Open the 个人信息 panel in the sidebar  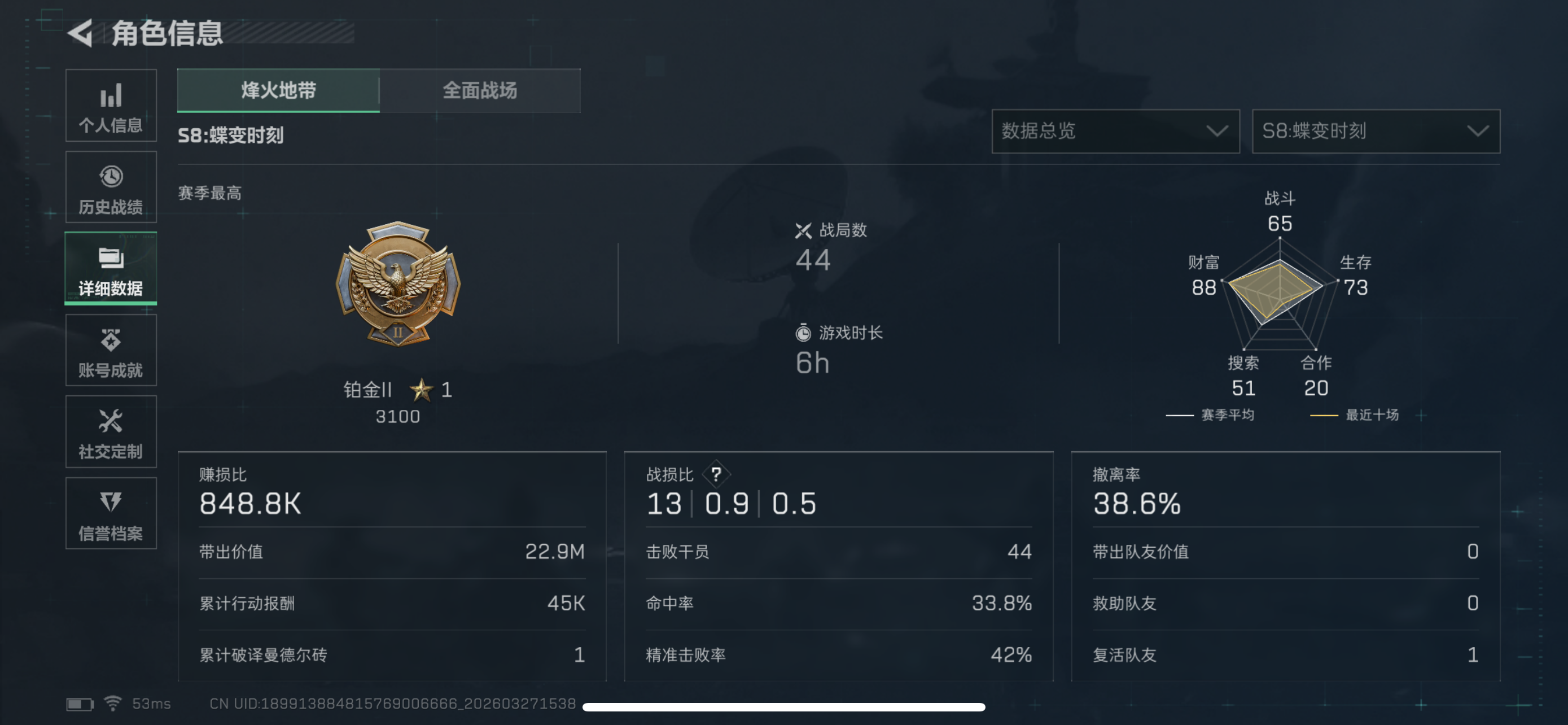point(111,107)
